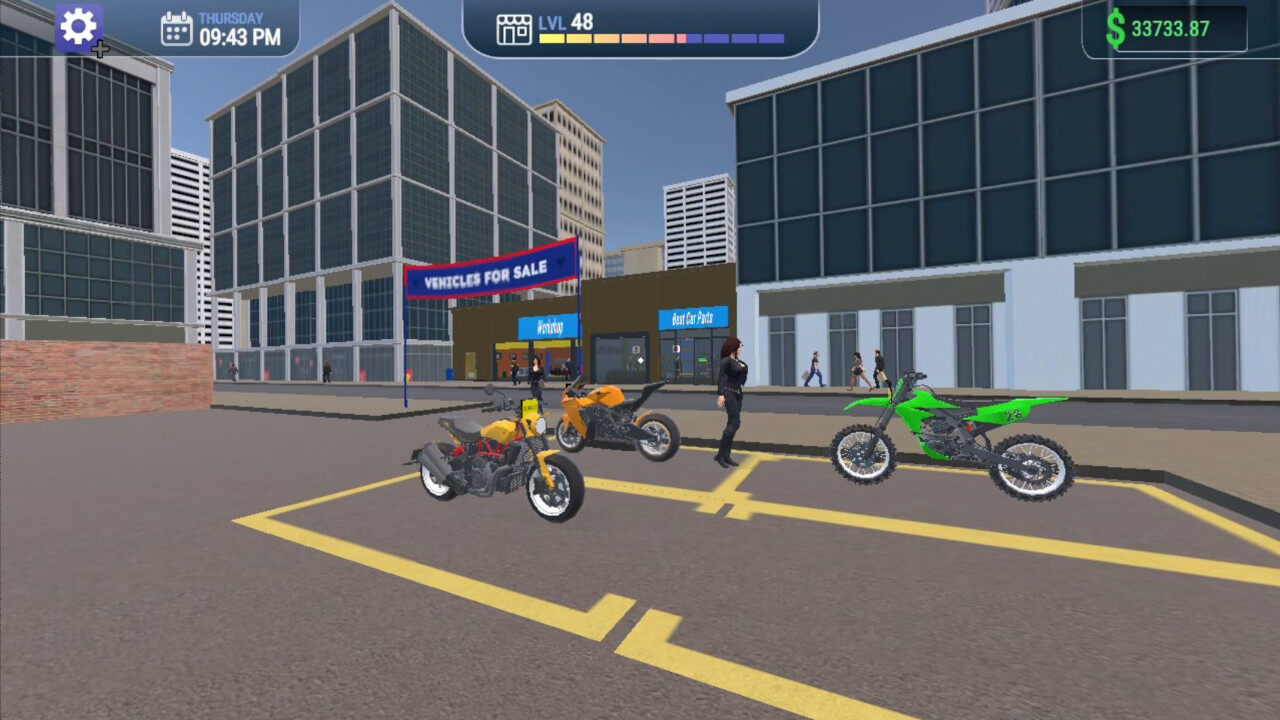
Task: Click the yellow segment of the XP bar
Action: tap(551, 36)
